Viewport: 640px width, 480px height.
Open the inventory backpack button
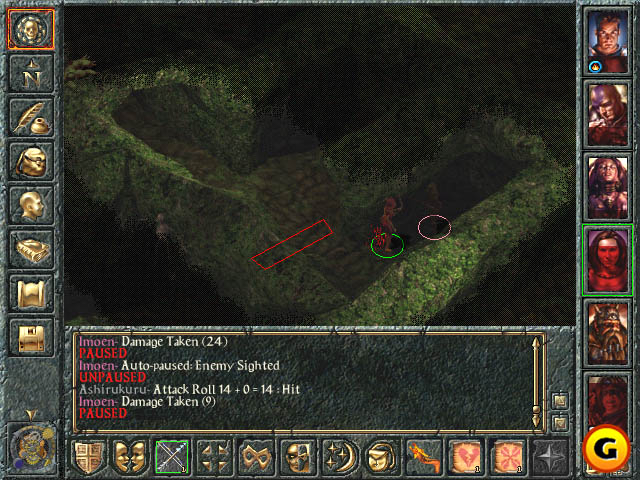30,161
